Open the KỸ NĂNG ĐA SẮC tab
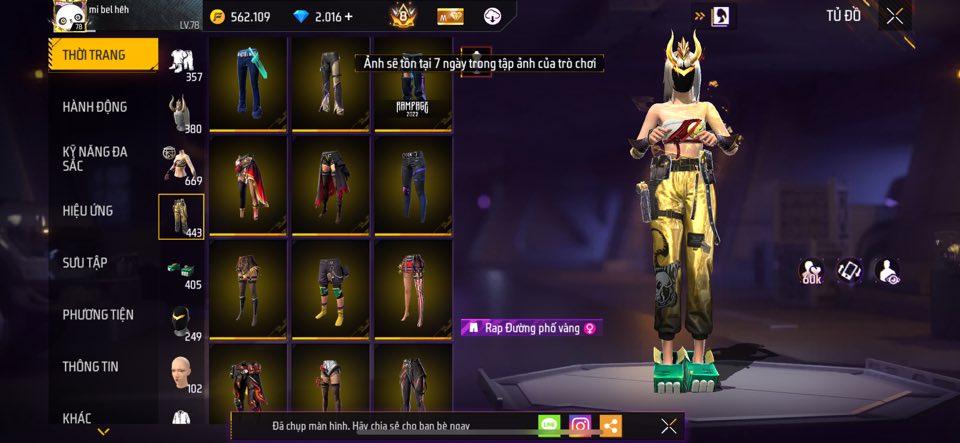The width and height of the screenshot is (960, 443). 95,158
